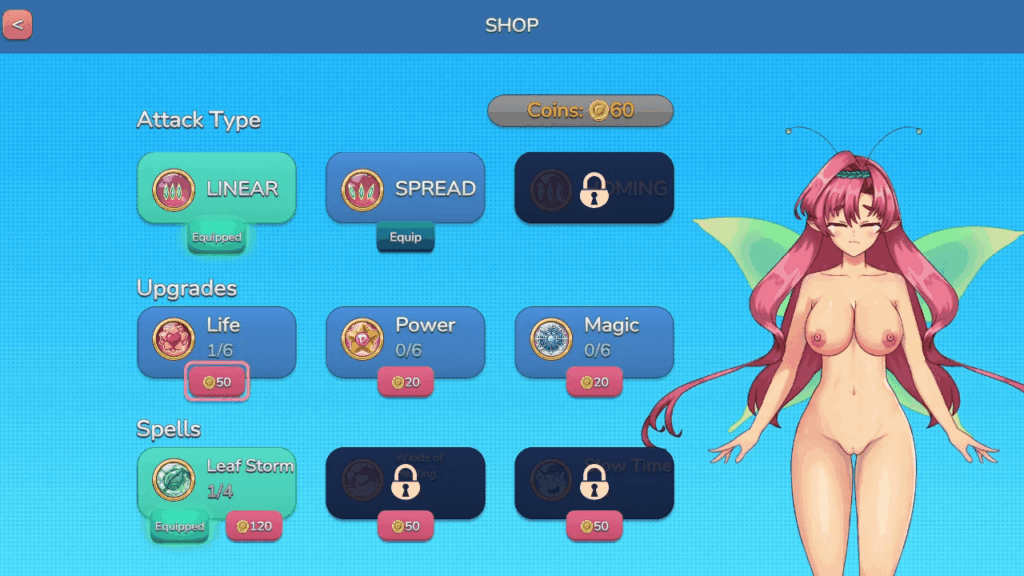Viewport: 1024px width, 576px height.
Task: Equip the Spread attack
Action: [405, 238]
